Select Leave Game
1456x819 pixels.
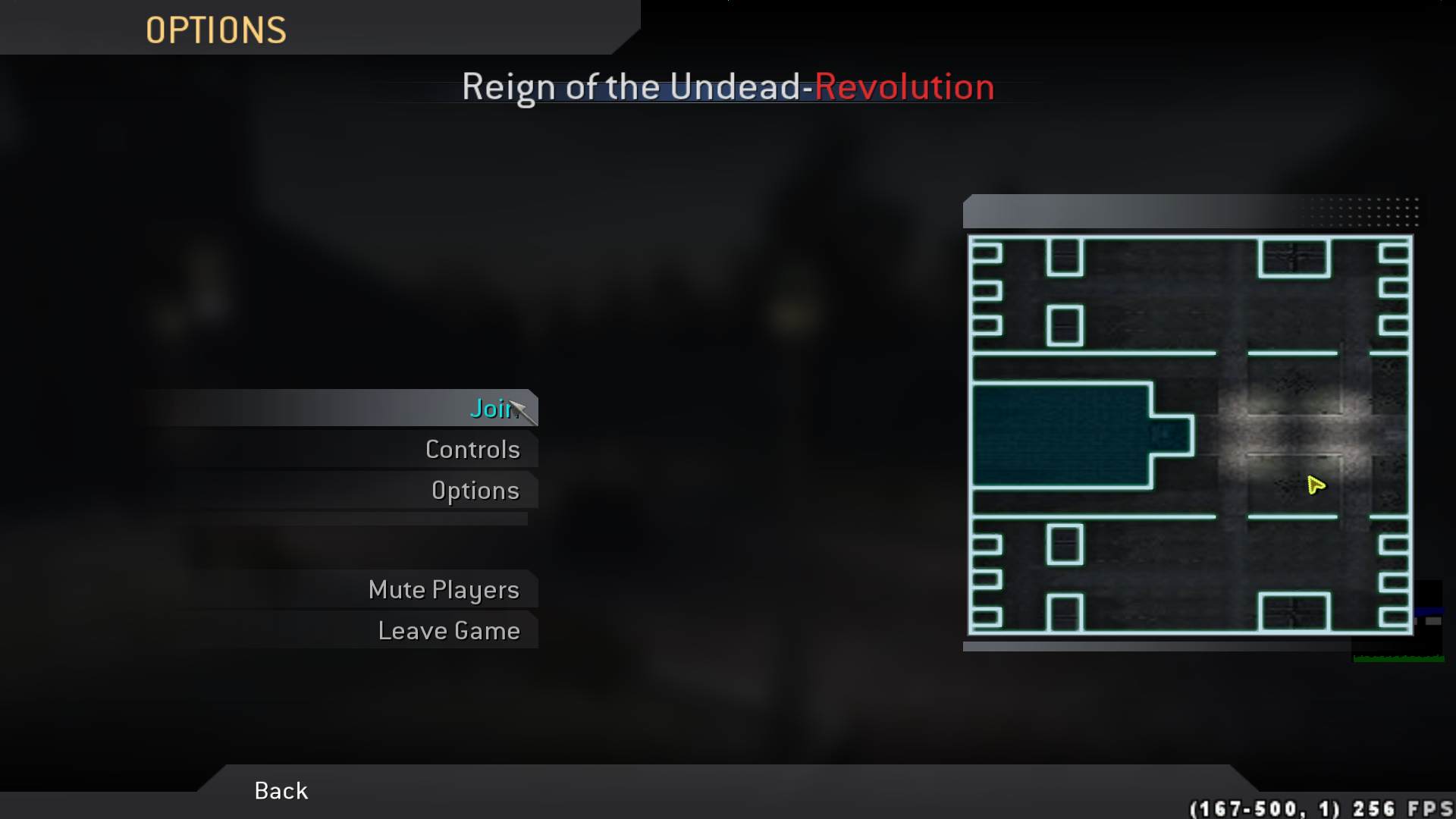point(450,629)
